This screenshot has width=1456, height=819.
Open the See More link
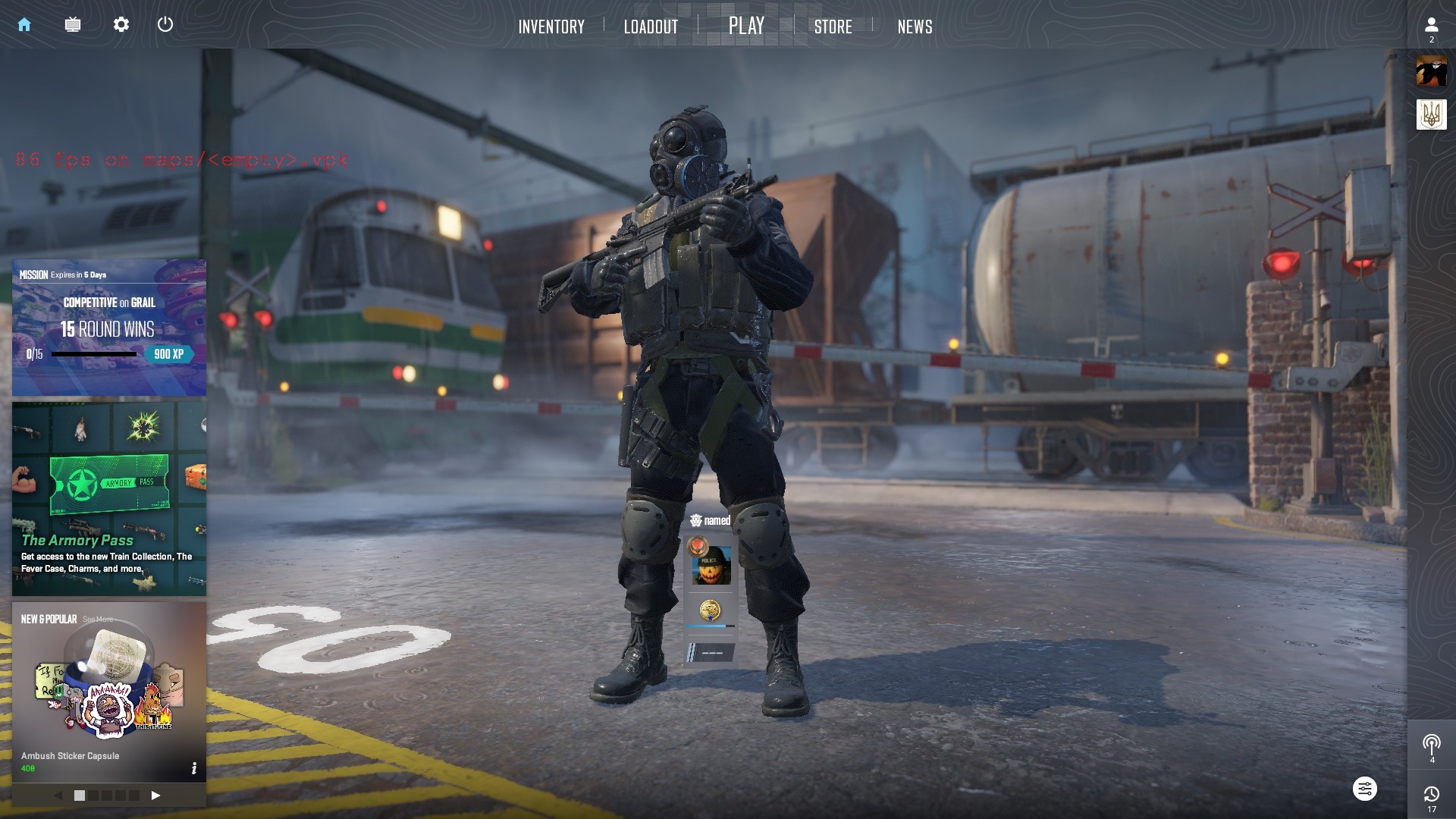[x=98, y=620]
